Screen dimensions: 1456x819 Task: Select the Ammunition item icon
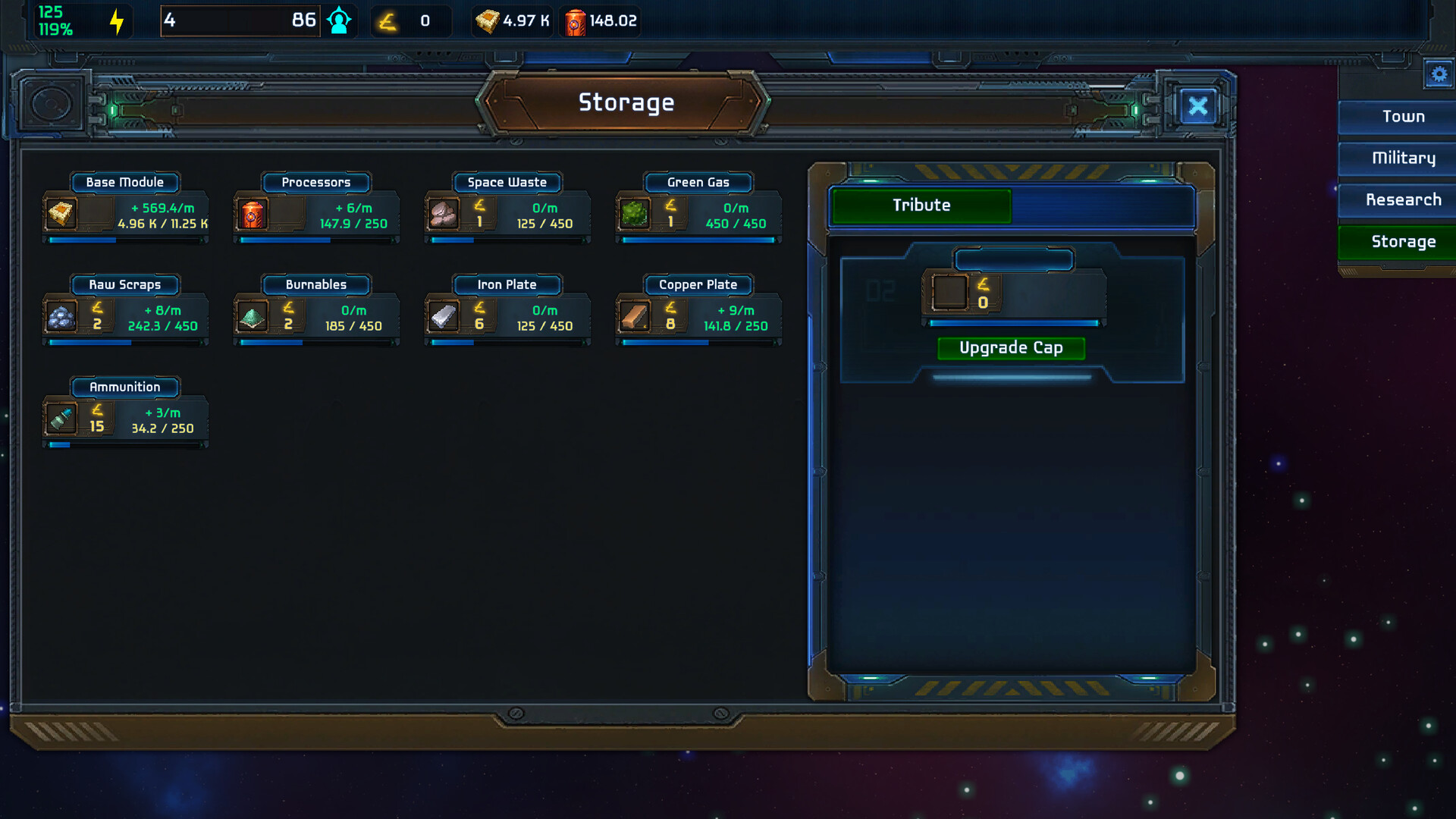pyautogui.click(x=63, y=419)
